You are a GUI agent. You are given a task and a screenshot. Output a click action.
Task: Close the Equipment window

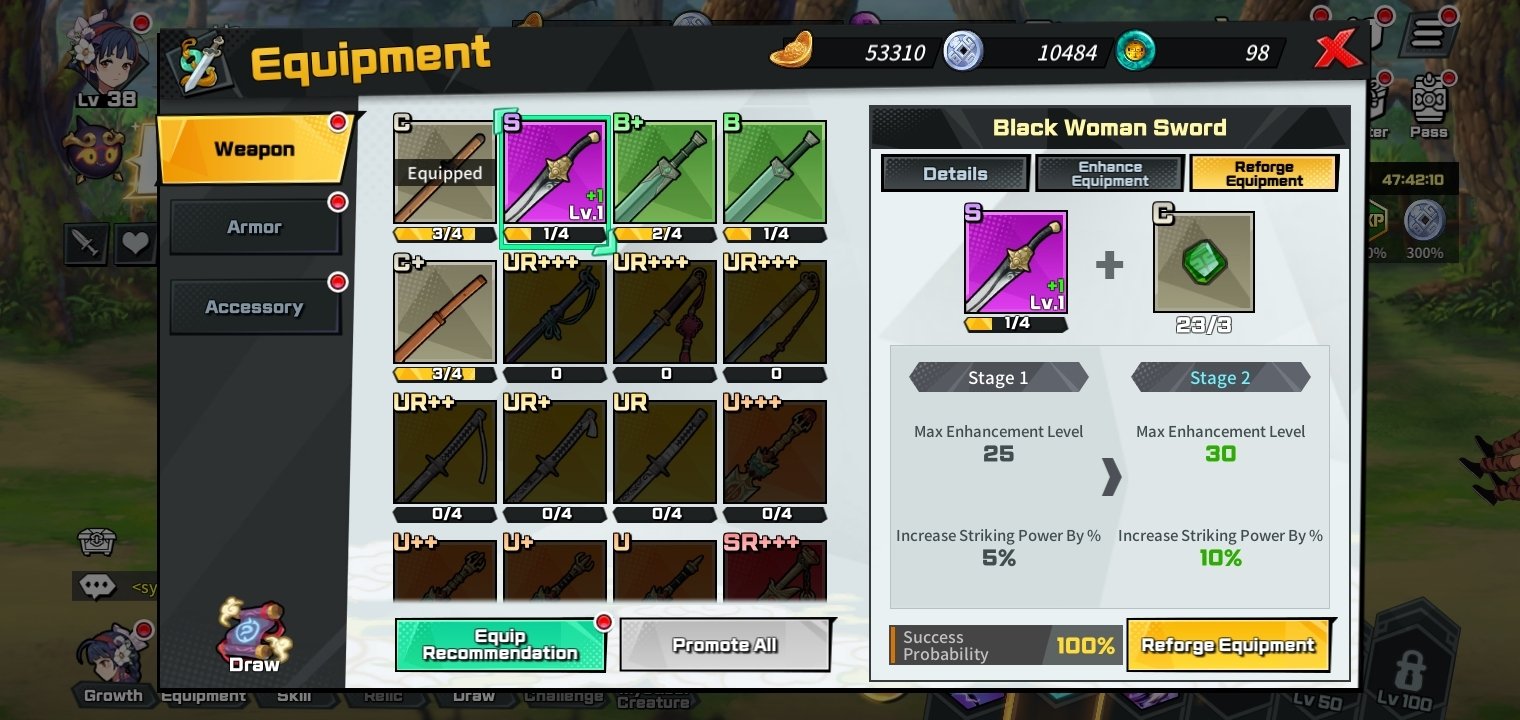click(x=1337, y=48)
